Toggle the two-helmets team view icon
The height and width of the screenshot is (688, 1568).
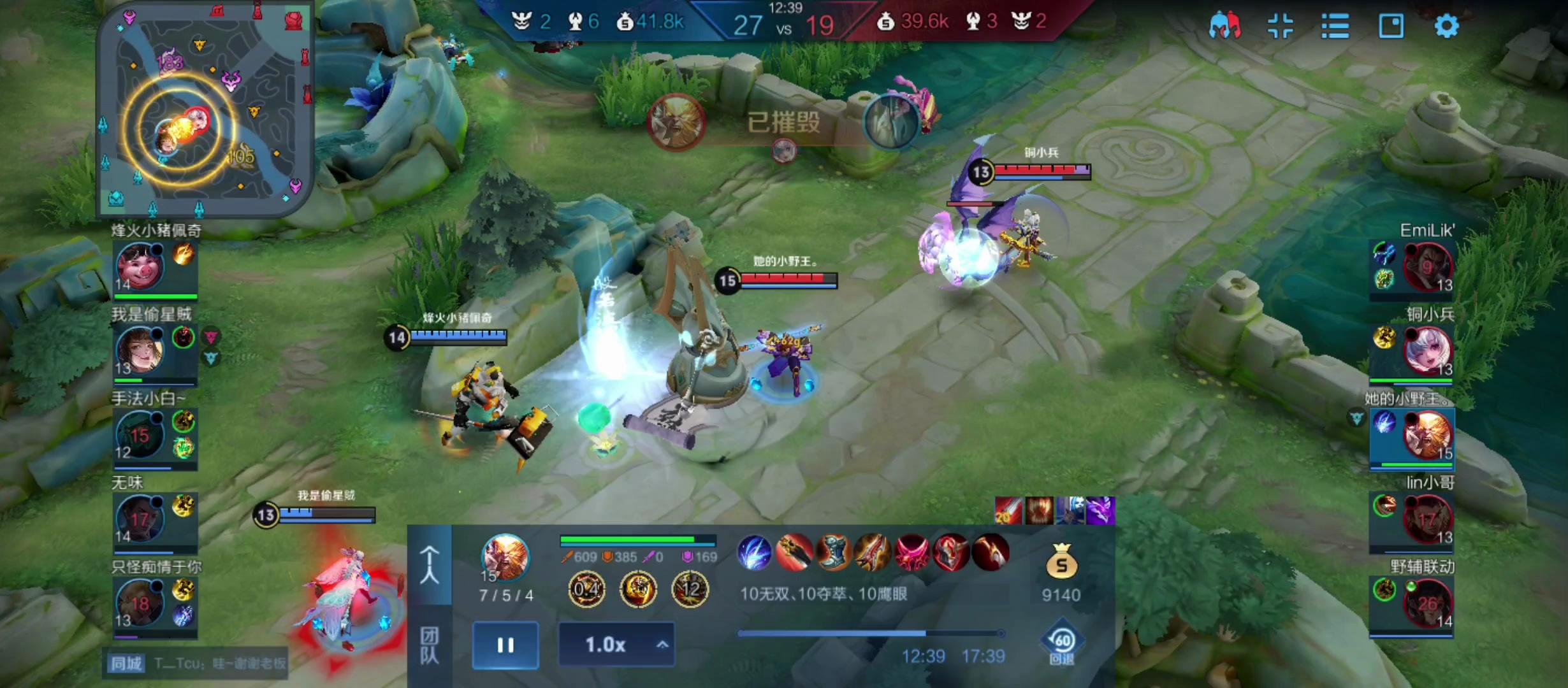click(x=1224, y=26)
